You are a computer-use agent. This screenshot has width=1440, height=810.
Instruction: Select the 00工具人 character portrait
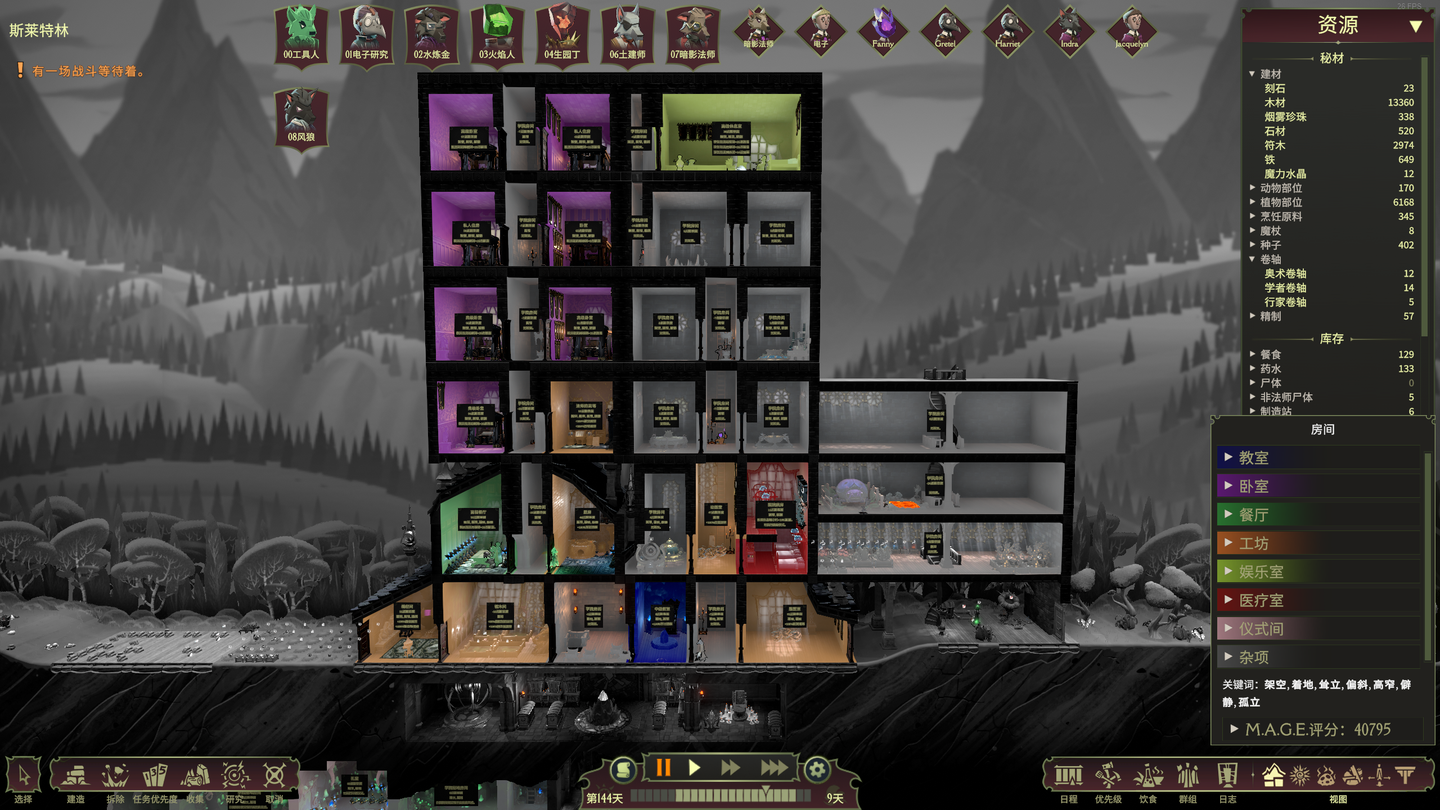click(301, 33)
